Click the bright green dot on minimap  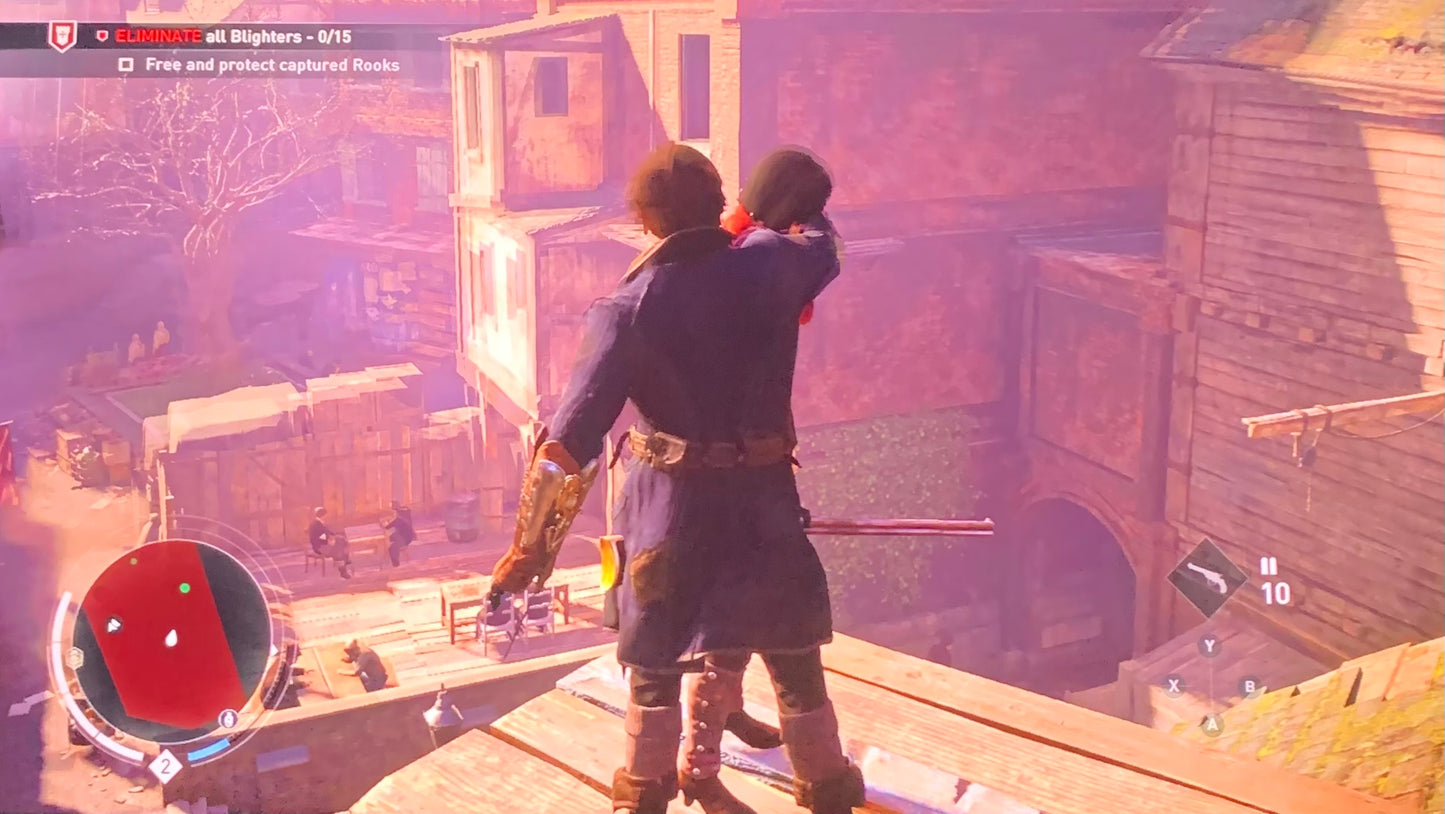(185, 588)
